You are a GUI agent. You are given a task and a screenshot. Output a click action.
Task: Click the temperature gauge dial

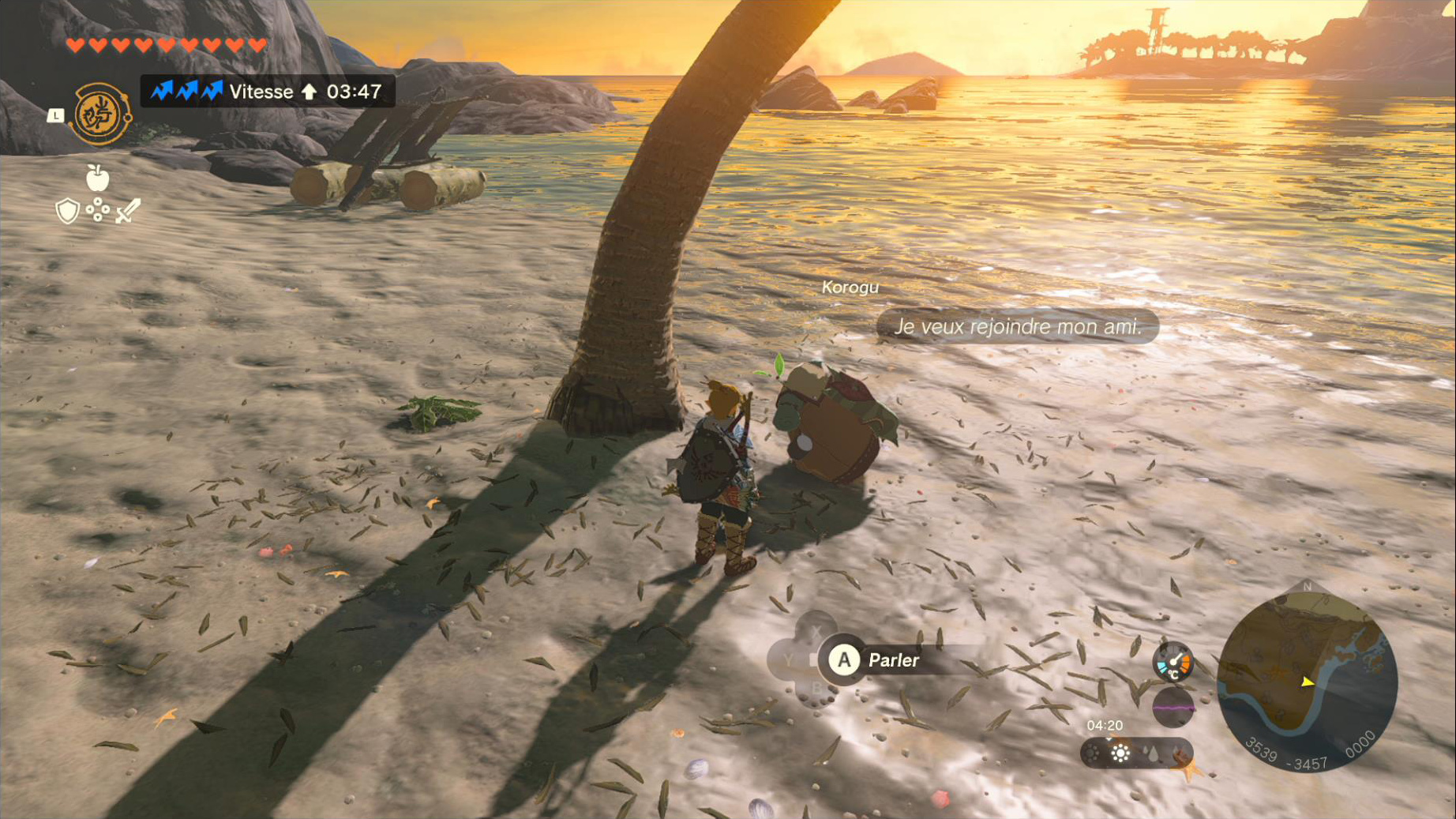(x=1173, y=662)
